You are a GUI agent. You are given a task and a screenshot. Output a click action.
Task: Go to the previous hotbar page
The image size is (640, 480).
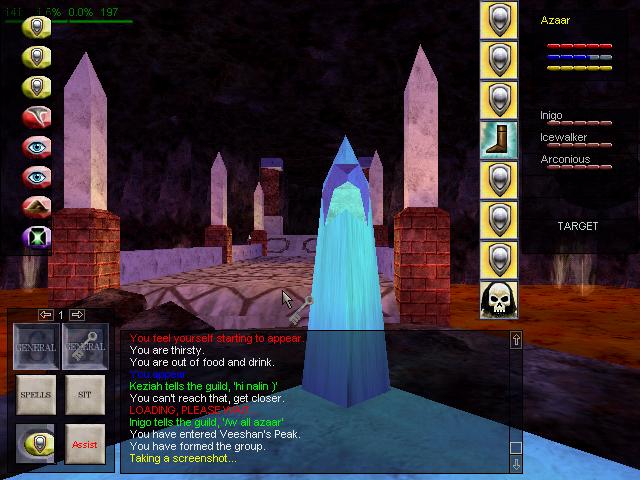click(x=46, y=315)
